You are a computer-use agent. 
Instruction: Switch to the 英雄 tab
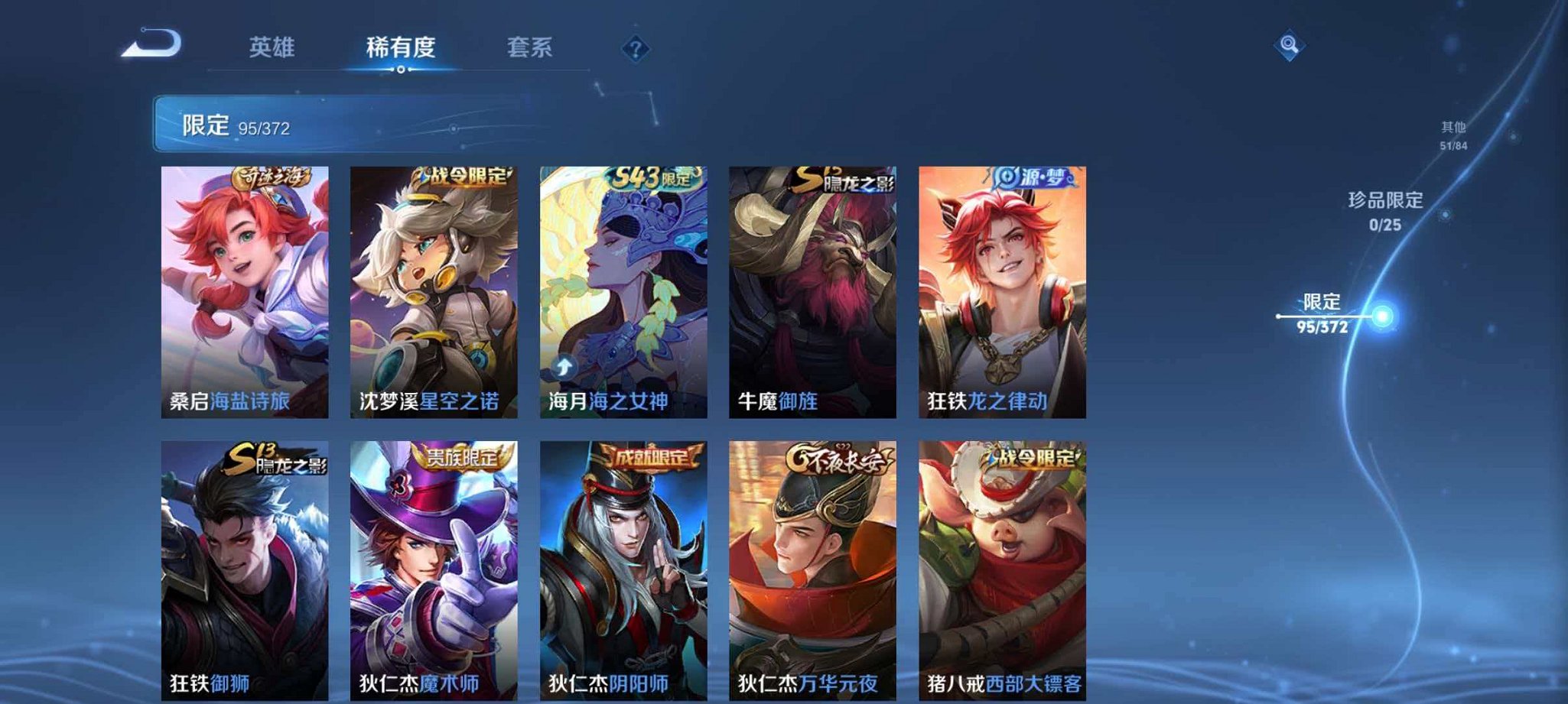272,47
